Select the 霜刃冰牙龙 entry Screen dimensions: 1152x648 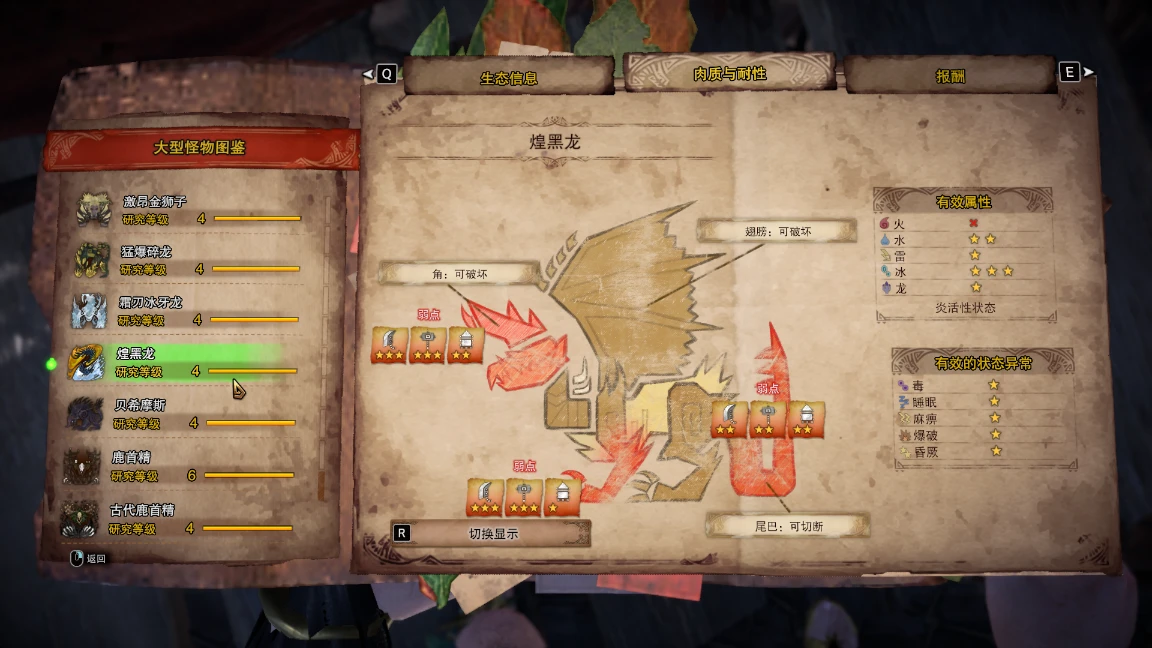tap(187, 311)
